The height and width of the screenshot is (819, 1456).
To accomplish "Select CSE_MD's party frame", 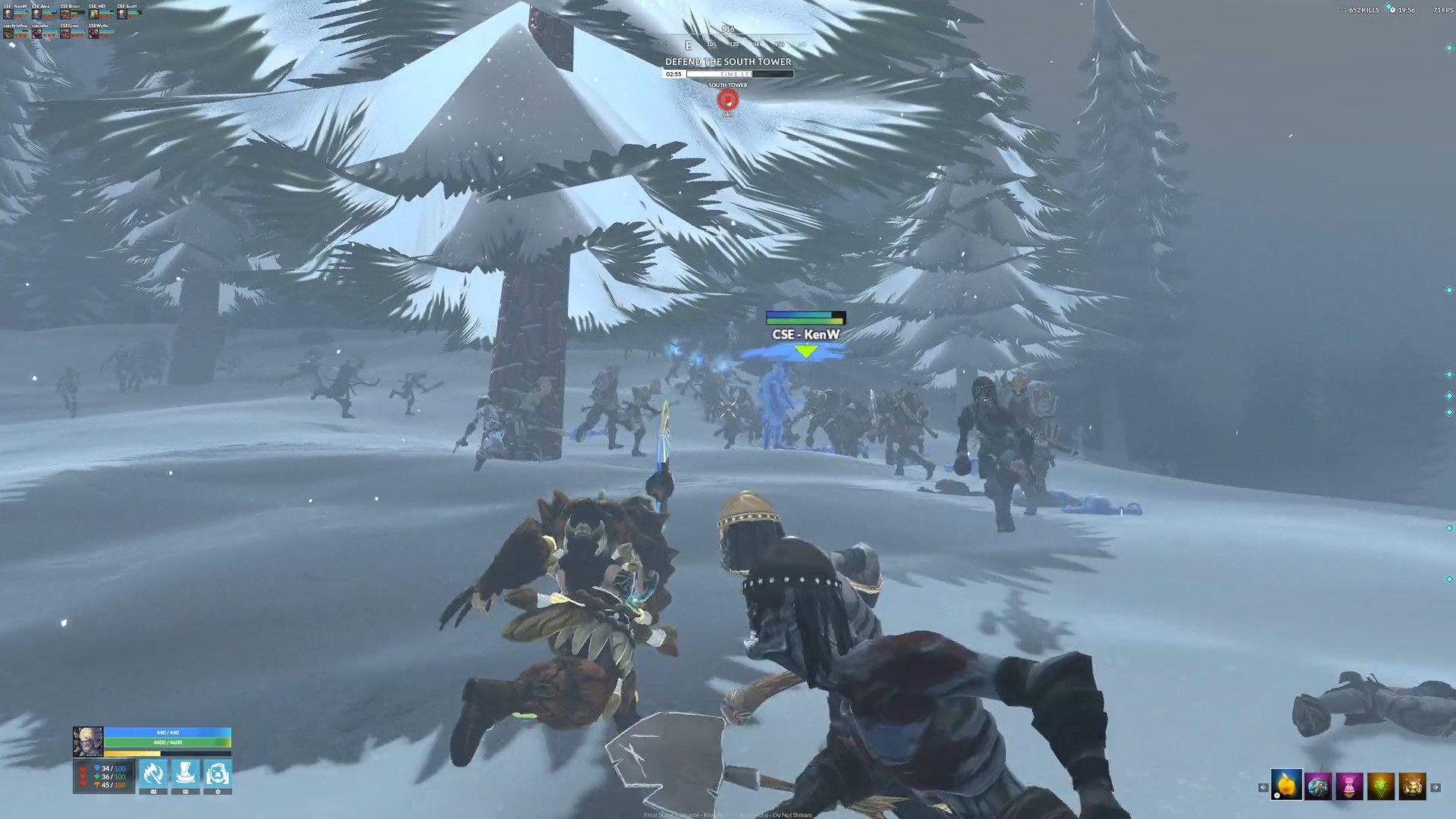I will (x=94, y=15).
